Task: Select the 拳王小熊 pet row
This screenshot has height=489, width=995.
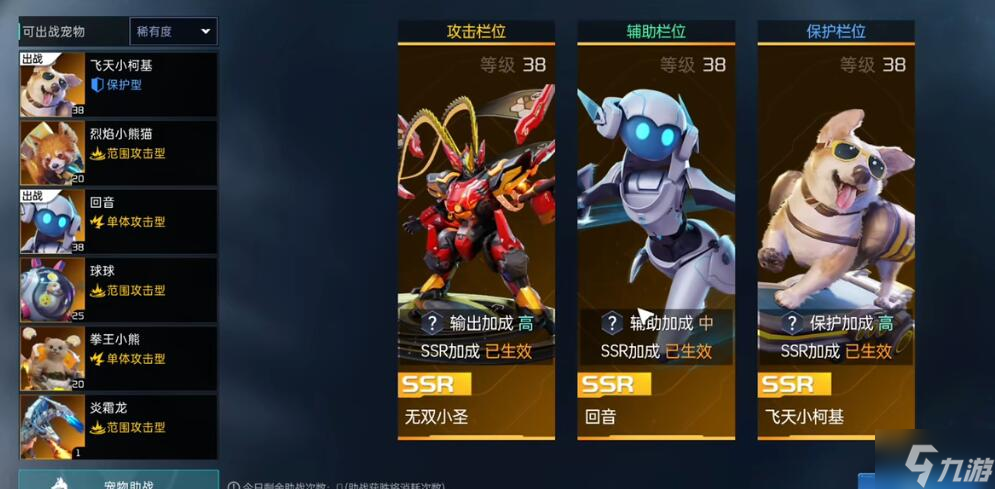Action: pos(118,358)
